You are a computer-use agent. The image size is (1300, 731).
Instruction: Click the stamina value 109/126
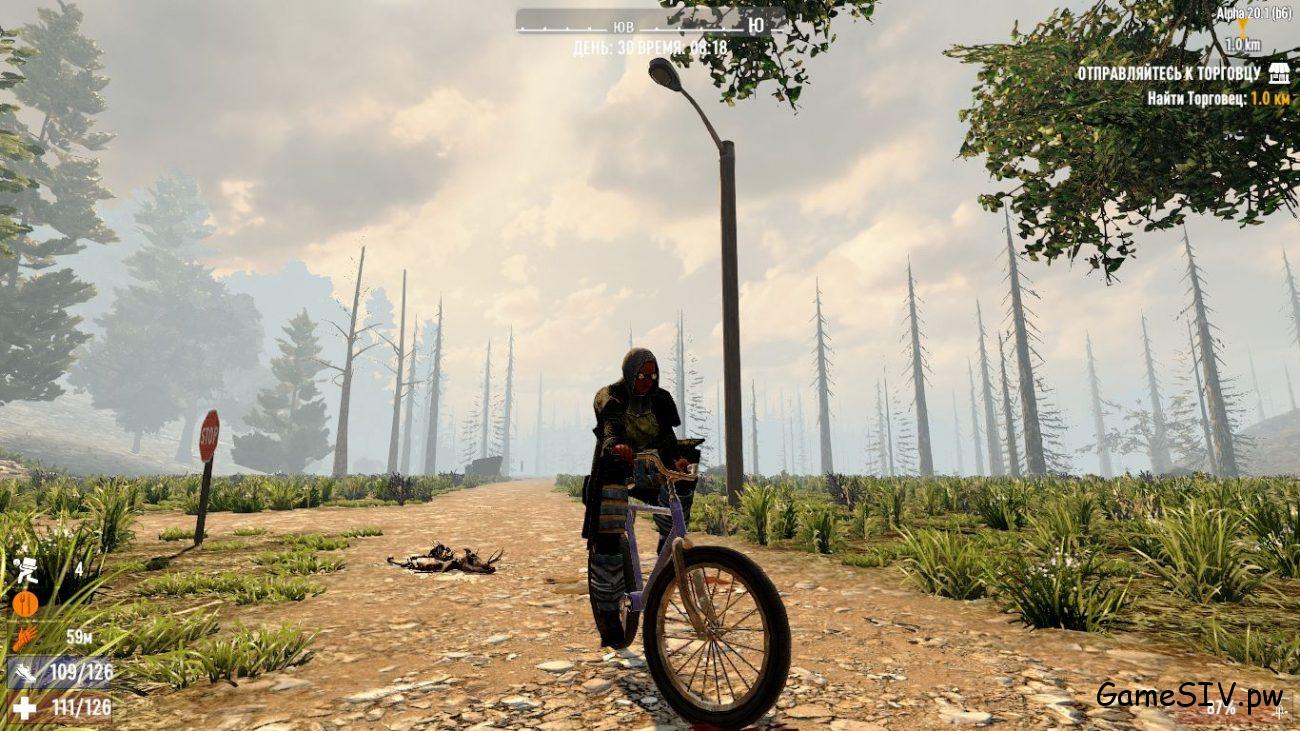pyautogui.click(x=85, y=669)
